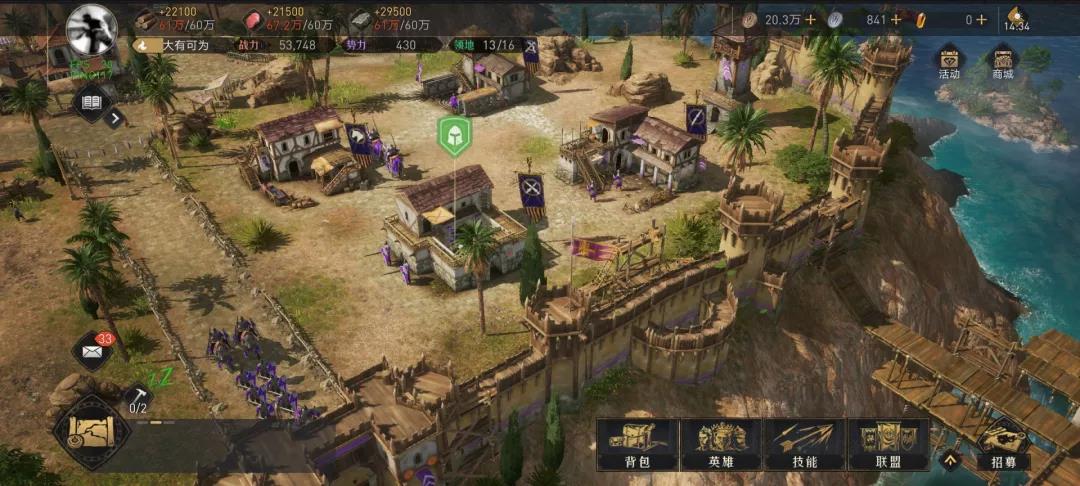Open the book journal icon
1080x486 pixels.
[92, 102]
